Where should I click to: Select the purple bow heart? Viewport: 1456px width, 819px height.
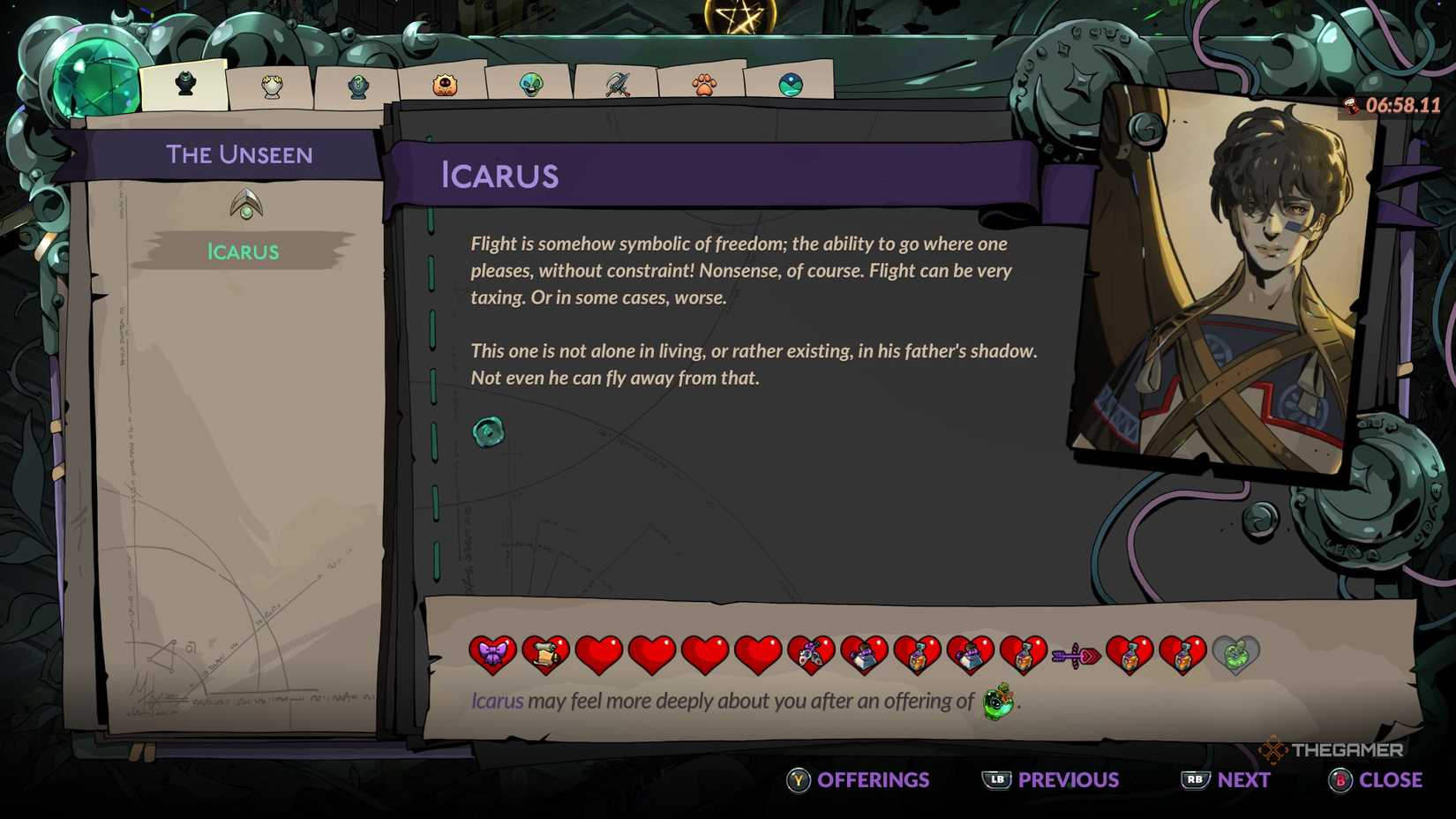coord(492,654)
